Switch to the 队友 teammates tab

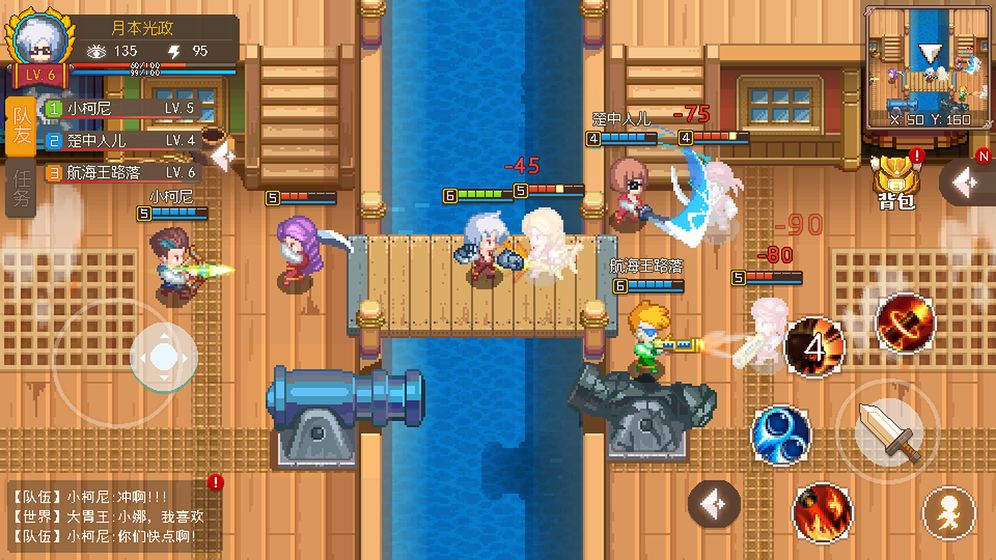coord(19,127)
